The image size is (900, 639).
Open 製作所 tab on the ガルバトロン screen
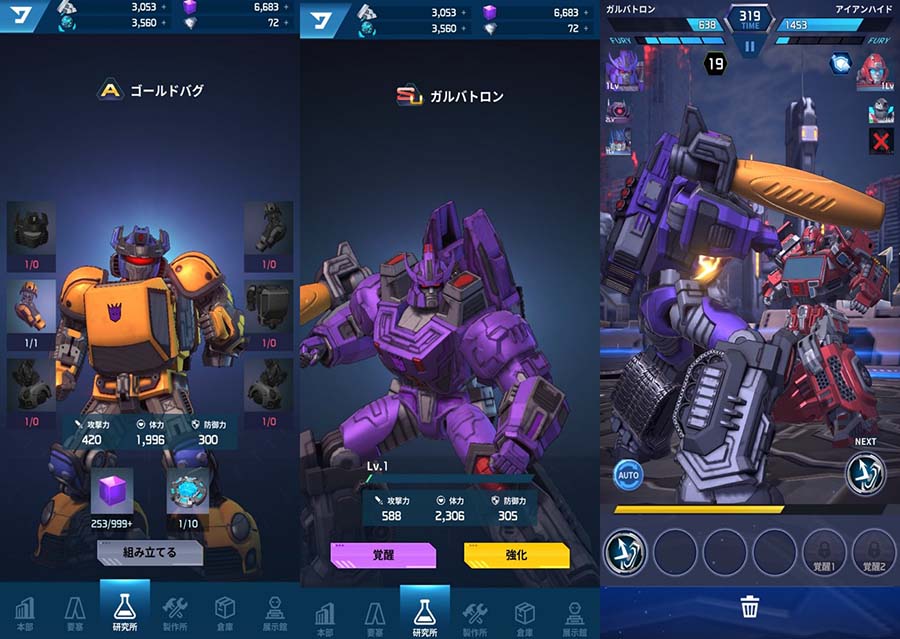pos(475,612)
